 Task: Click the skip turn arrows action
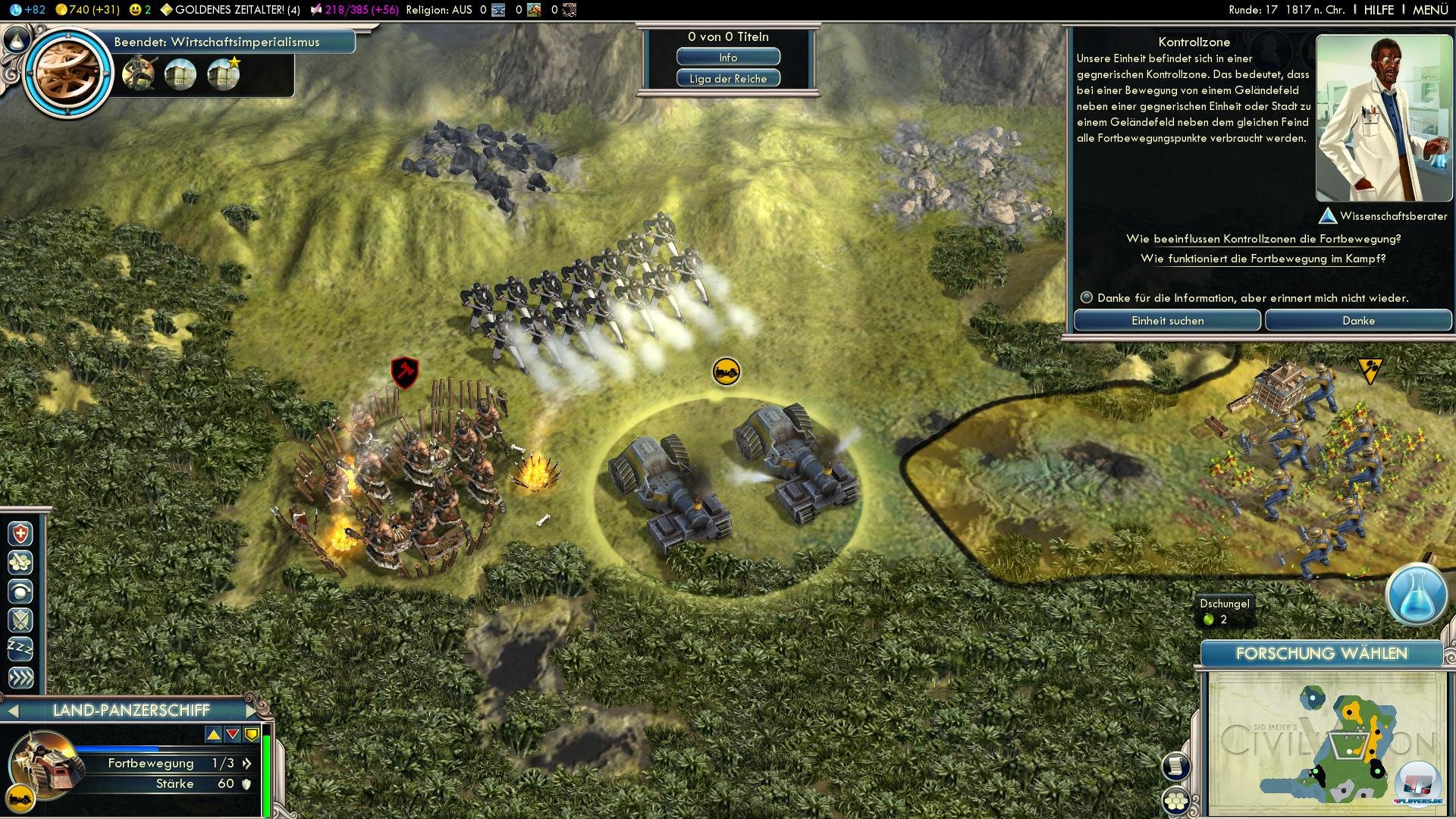(x=20, y=677)
